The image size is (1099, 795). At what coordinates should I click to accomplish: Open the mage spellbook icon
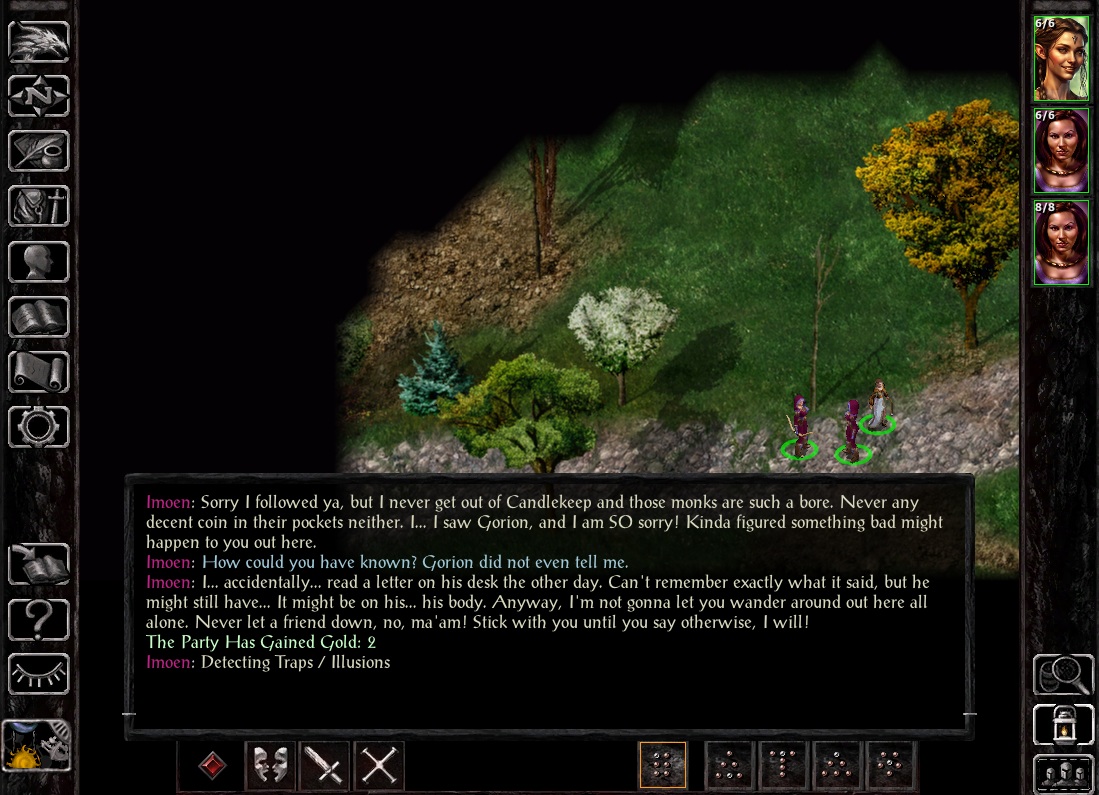pos(39,317)
